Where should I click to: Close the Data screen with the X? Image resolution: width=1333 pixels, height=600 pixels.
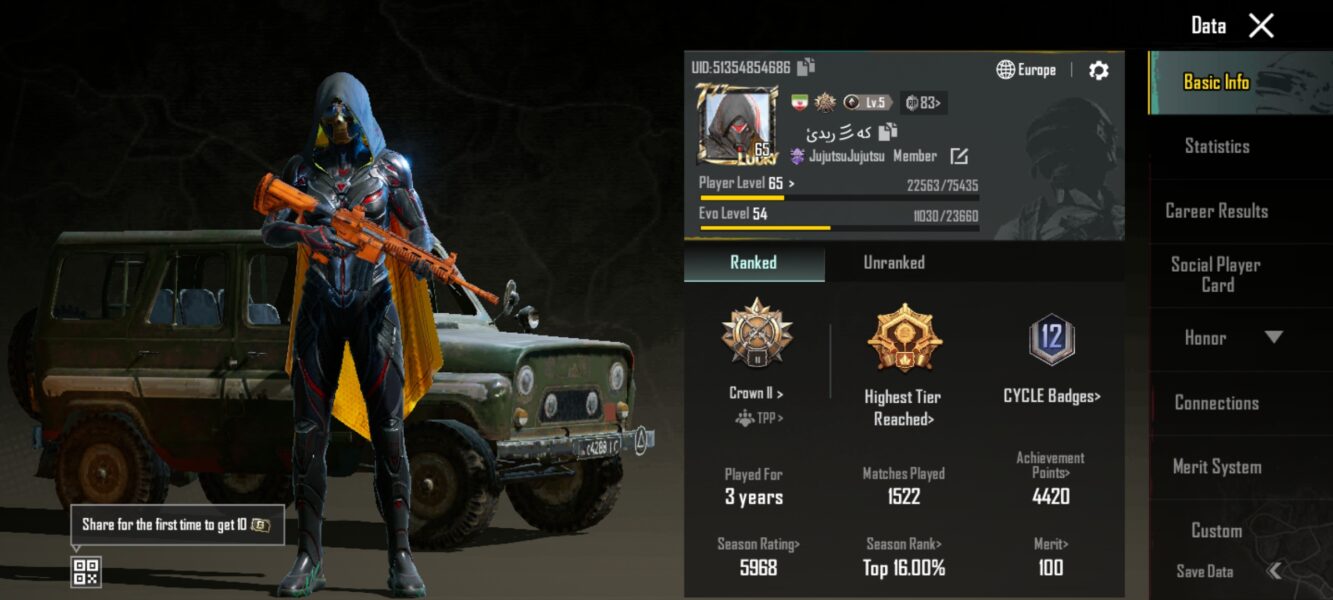pos(1261,26)
